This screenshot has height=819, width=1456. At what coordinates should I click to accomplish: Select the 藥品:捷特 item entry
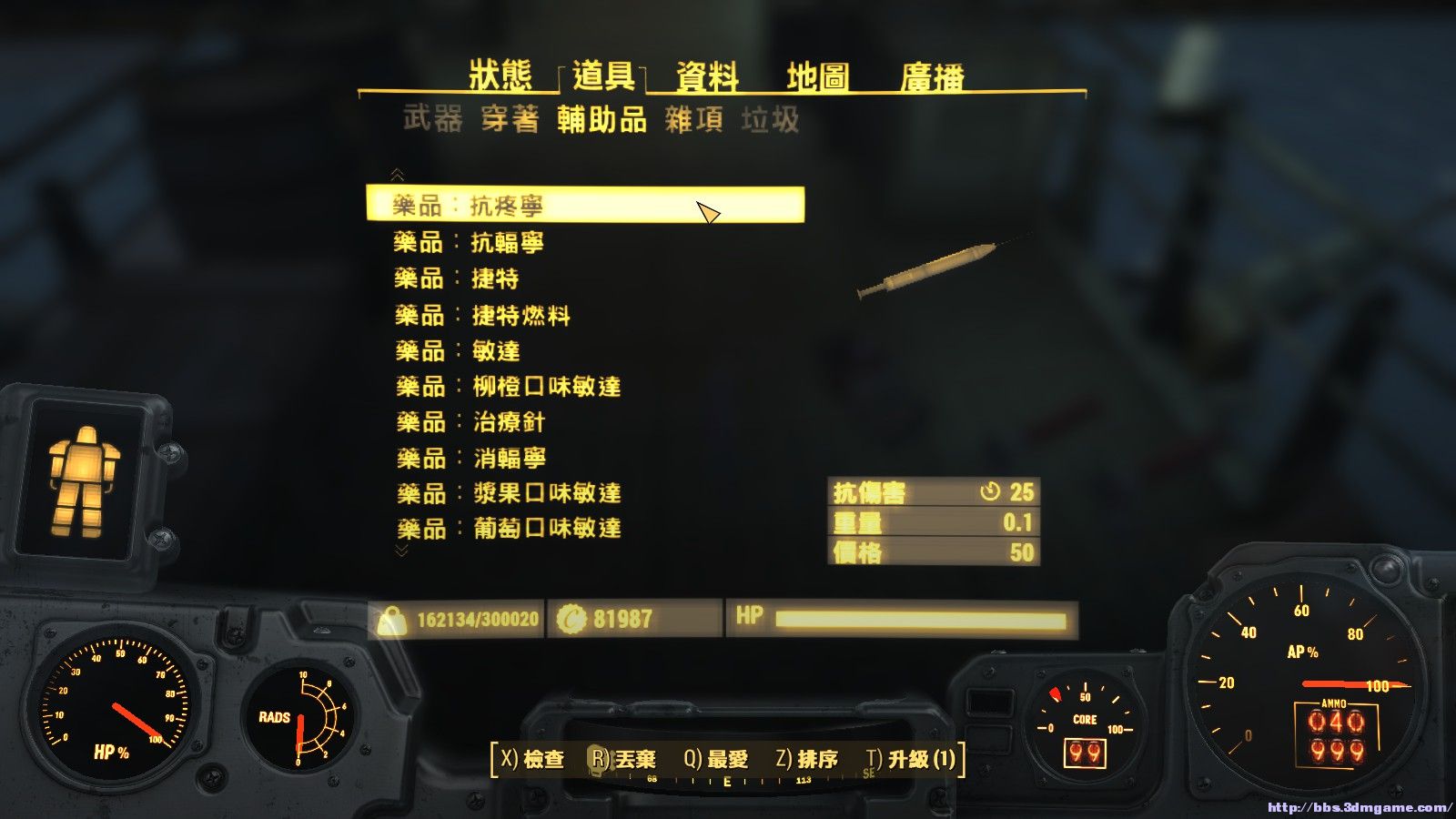464,278
